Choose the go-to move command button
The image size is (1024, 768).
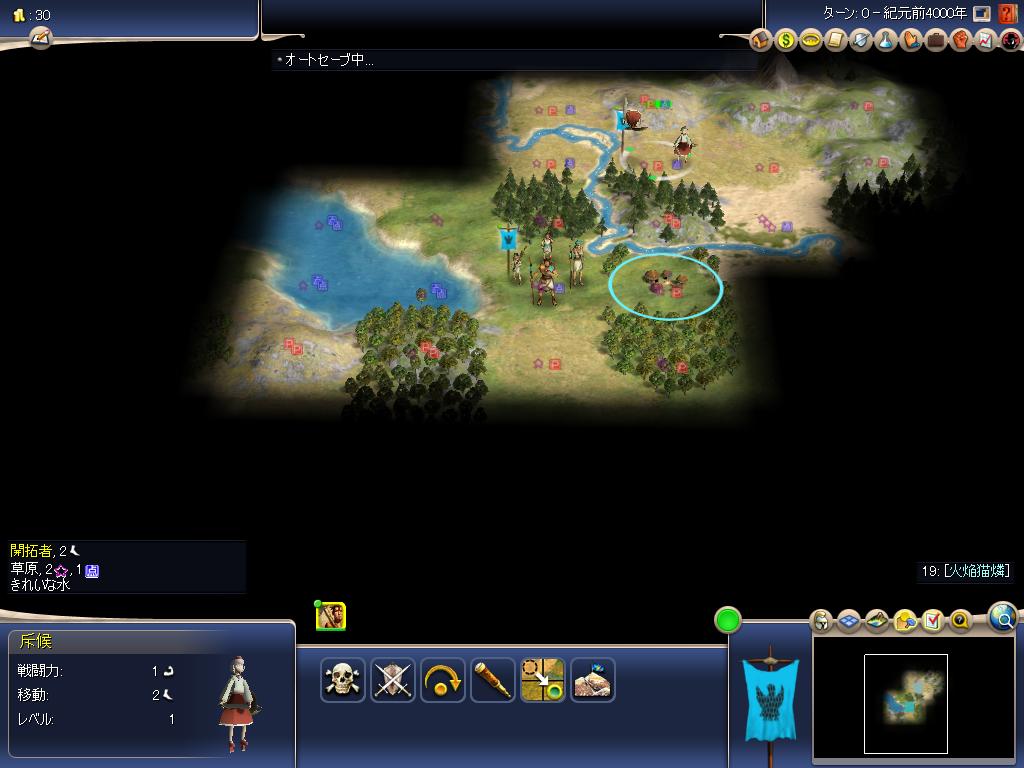pos(543,681)
